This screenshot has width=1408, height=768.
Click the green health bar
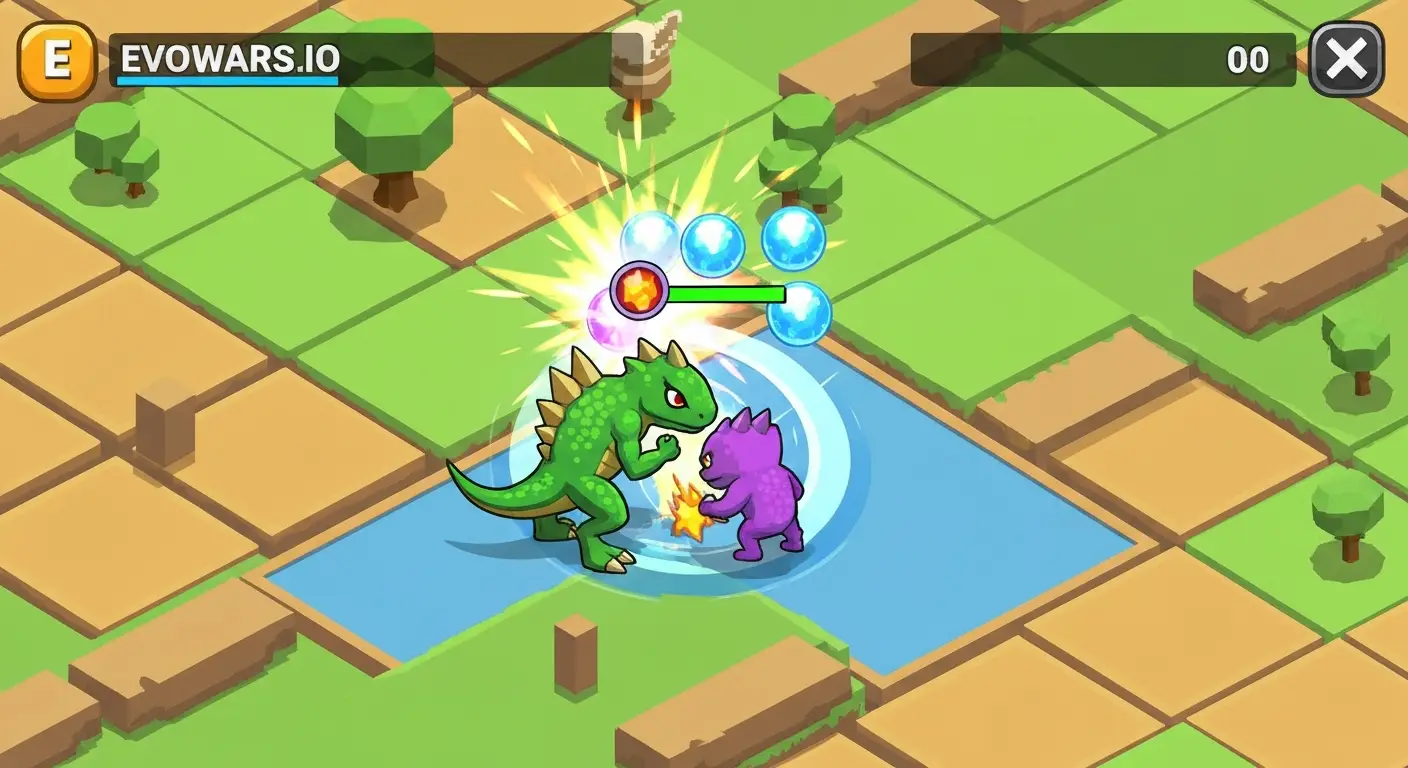tap(730, 294)
